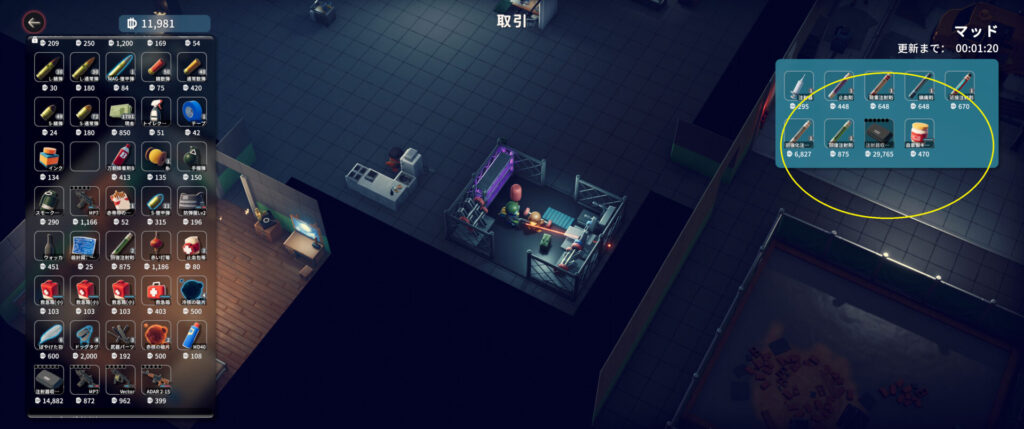Select the trader's injector priced 6,827
1024x429 pixels.
(799, 135)
